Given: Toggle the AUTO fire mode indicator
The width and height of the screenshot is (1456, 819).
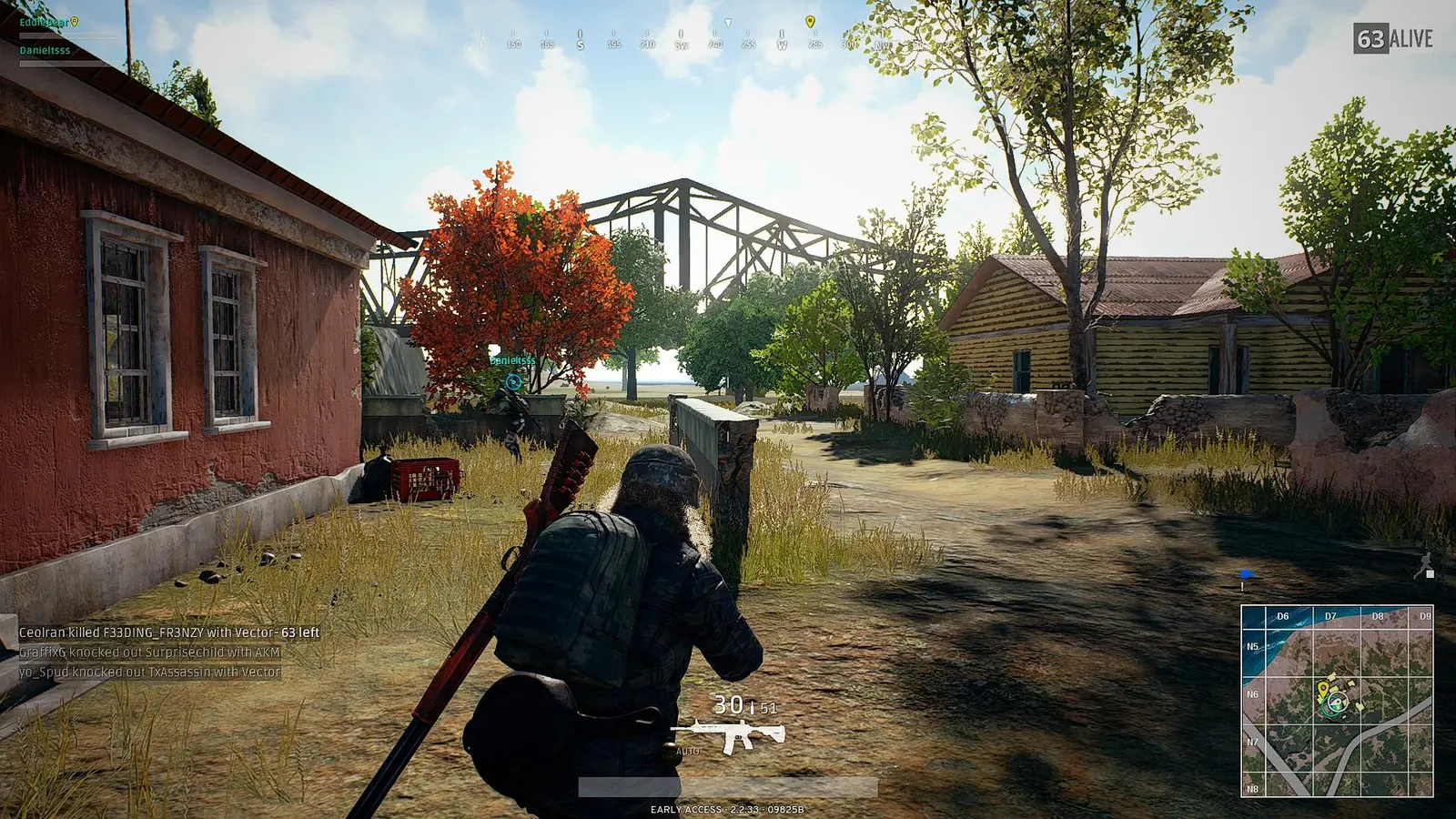Looking at the screenshot, I should [x=688, y=752].
